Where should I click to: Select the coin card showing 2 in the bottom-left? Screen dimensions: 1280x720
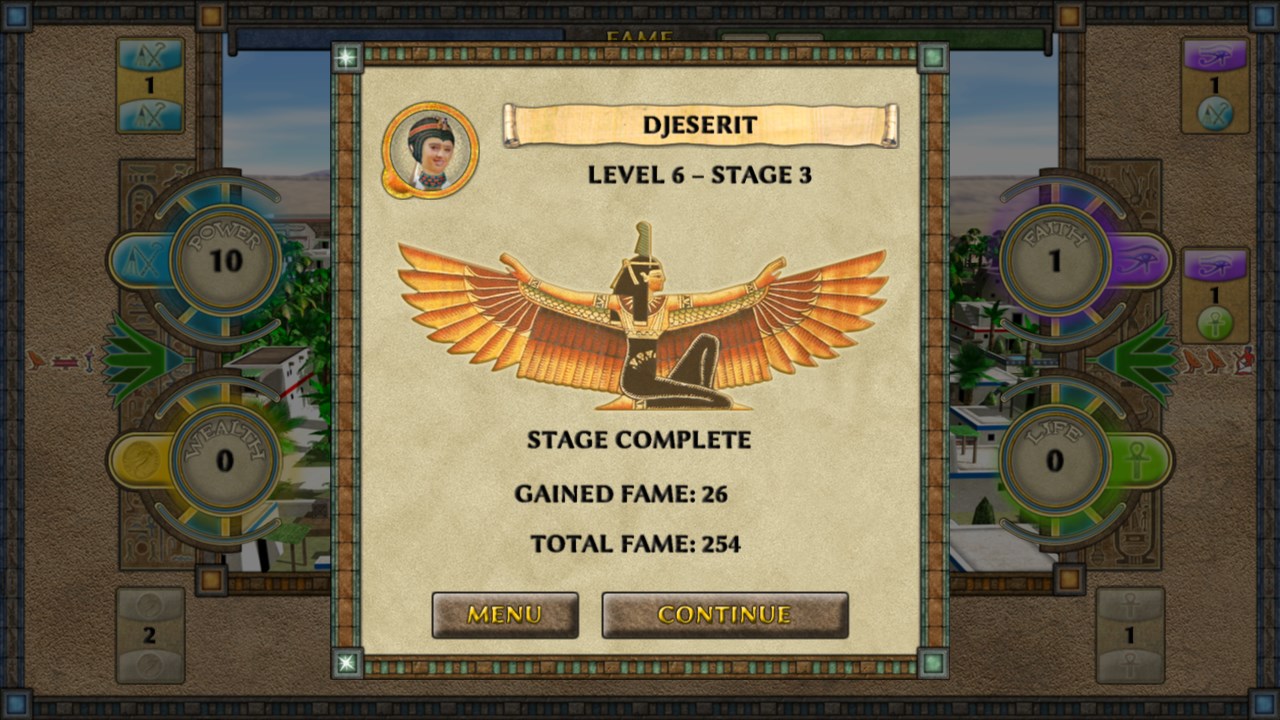150,635
